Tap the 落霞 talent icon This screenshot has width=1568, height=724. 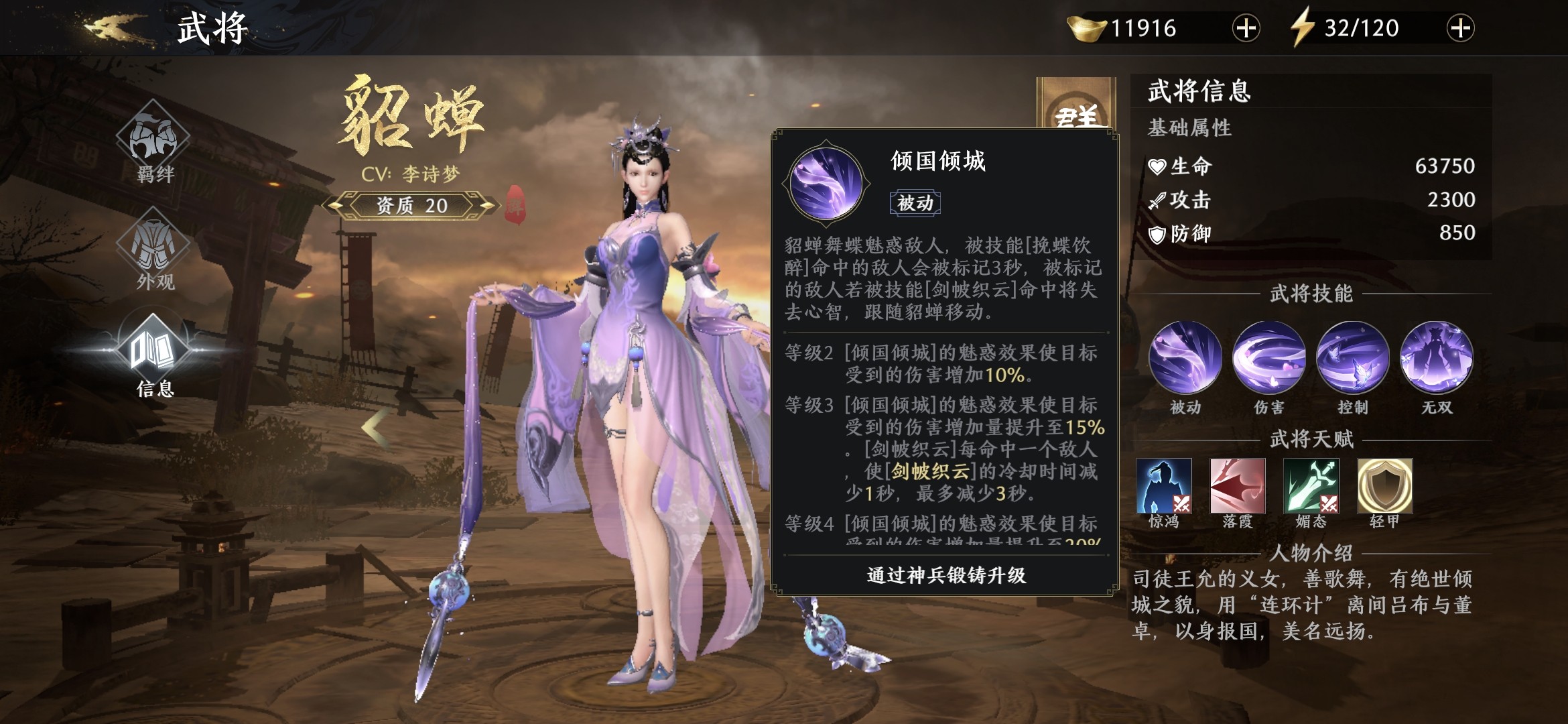click(x=1238, y=486)
